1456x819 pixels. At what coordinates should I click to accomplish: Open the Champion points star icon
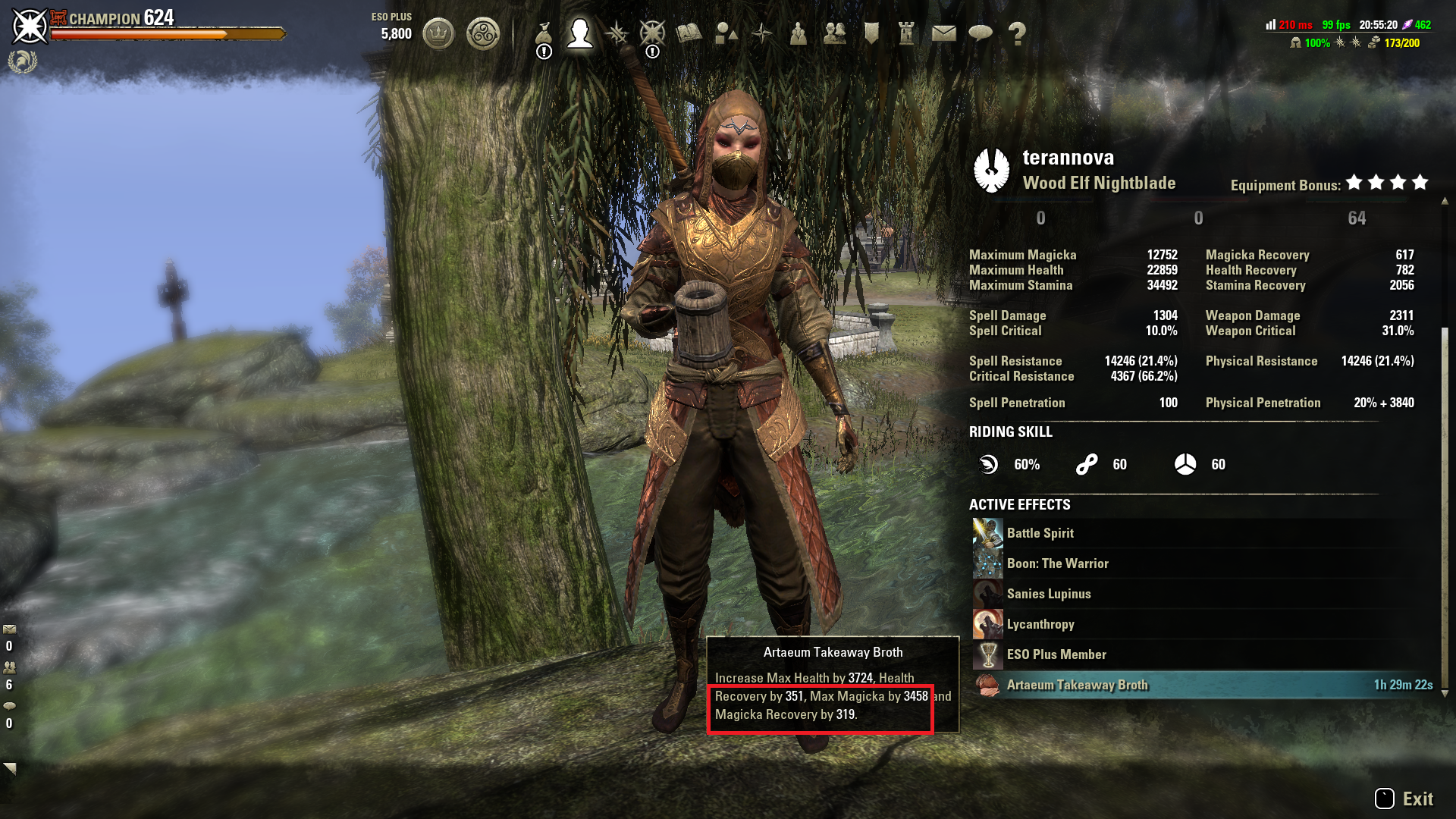(x=652, y=33)
